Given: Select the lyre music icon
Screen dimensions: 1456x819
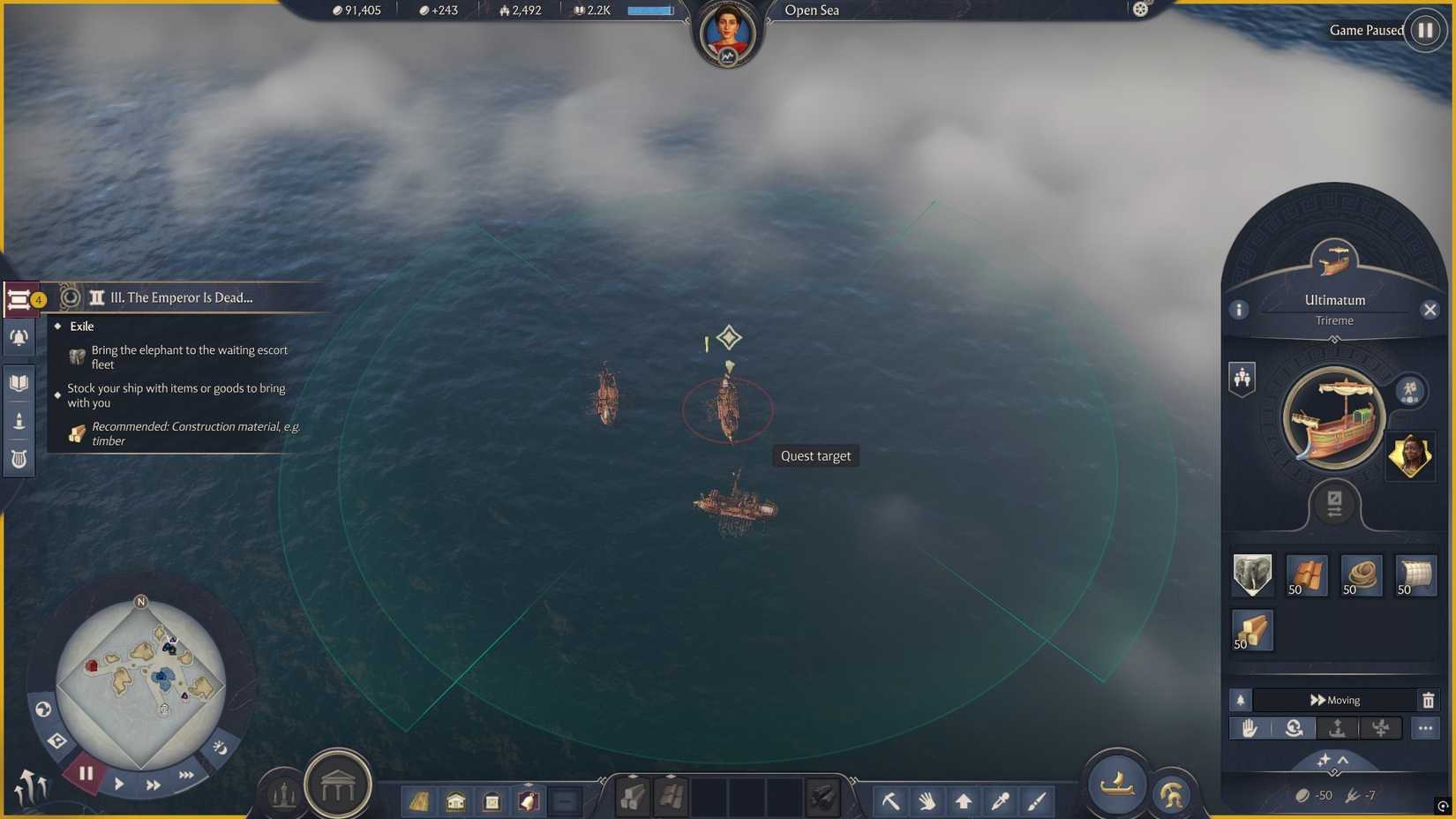Looking at the screenshot, I should pyautogui.click(x=18, y=459).
